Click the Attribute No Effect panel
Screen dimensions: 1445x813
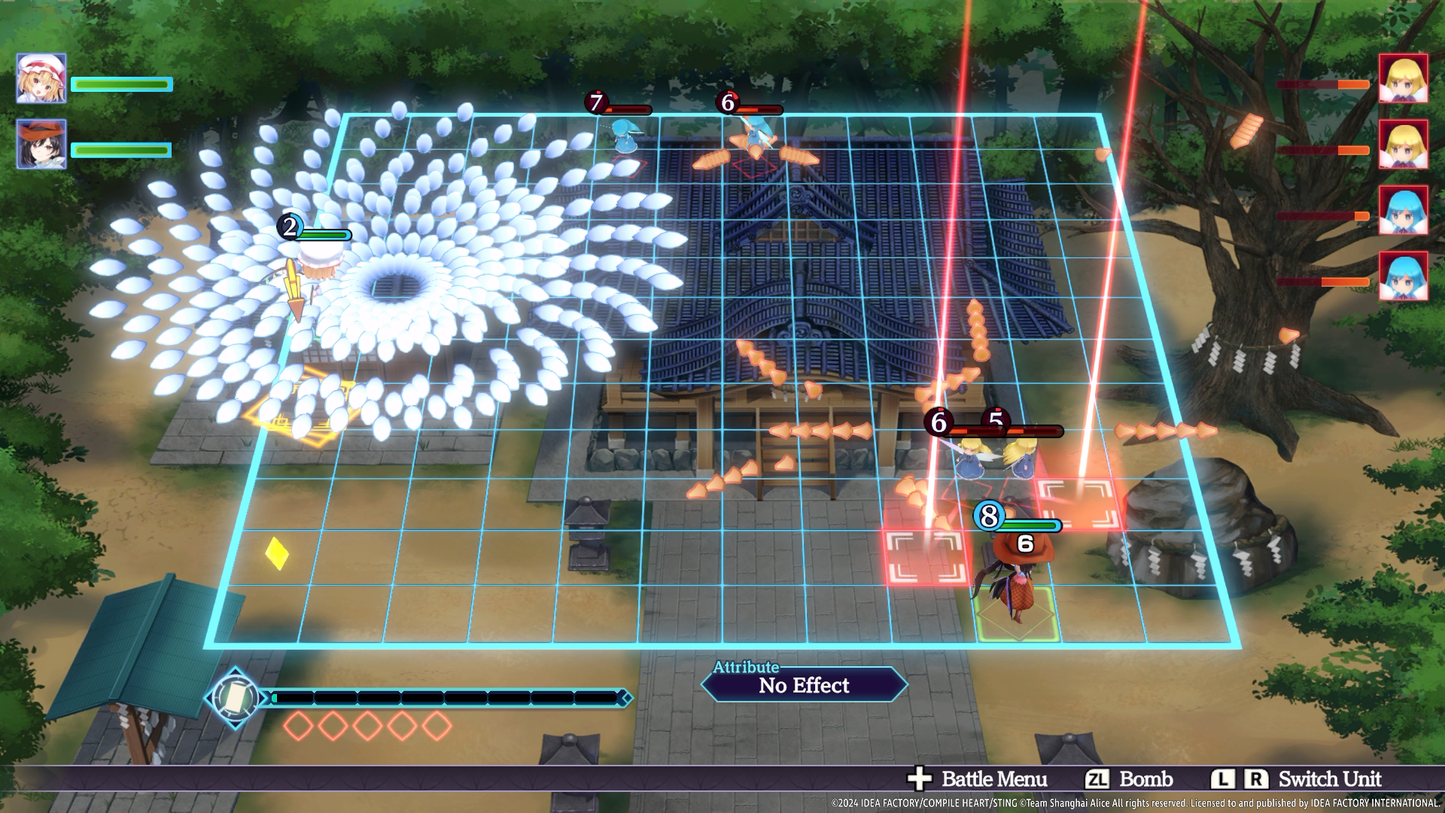coord(804,685)
